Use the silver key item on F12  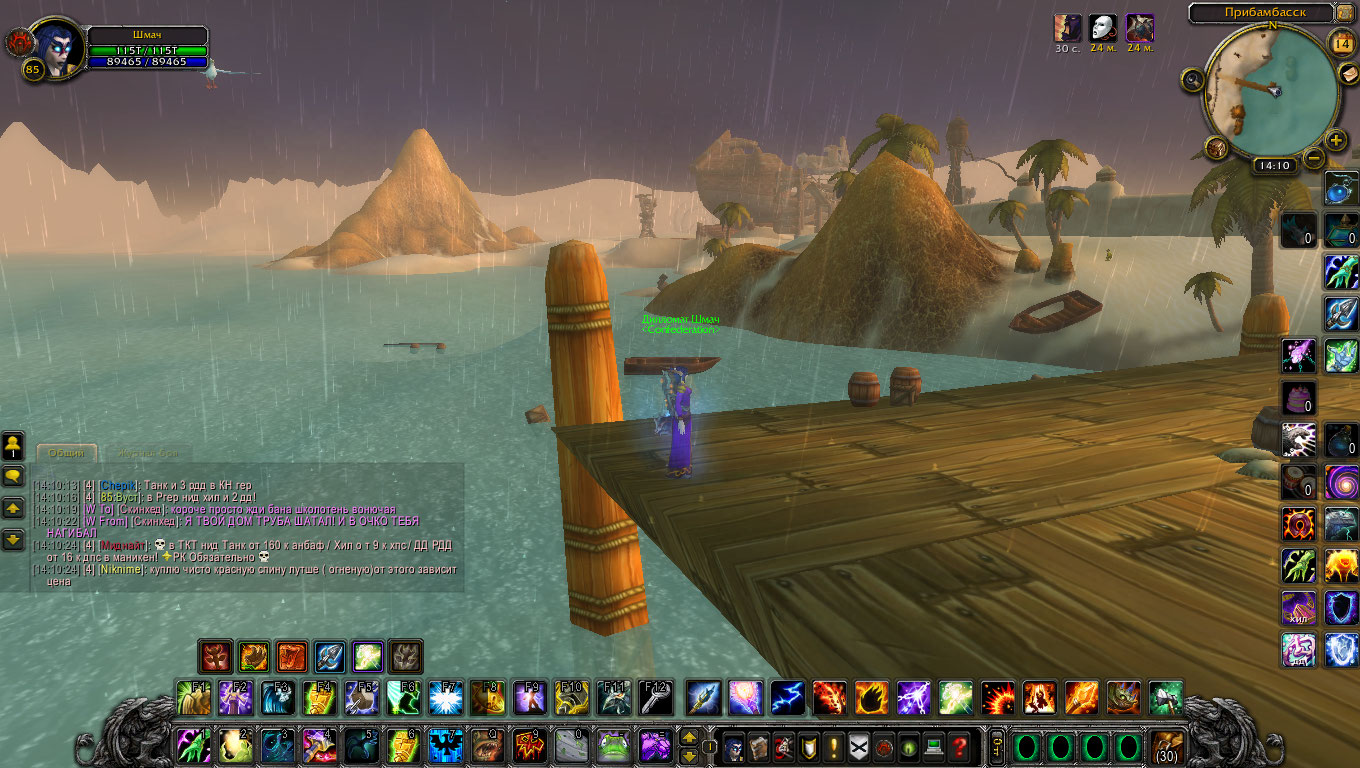click(656, 698)
